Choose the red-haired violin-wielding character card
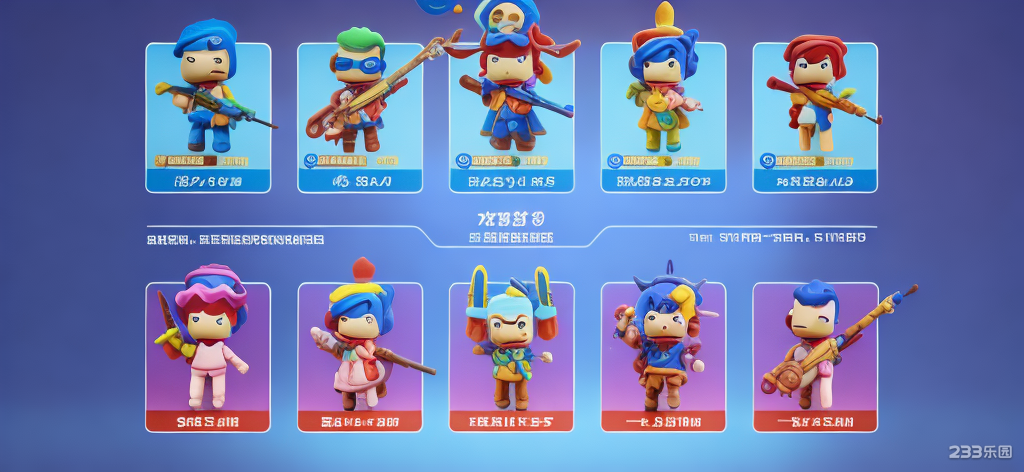1024x472 pixels. click(815, 117)
